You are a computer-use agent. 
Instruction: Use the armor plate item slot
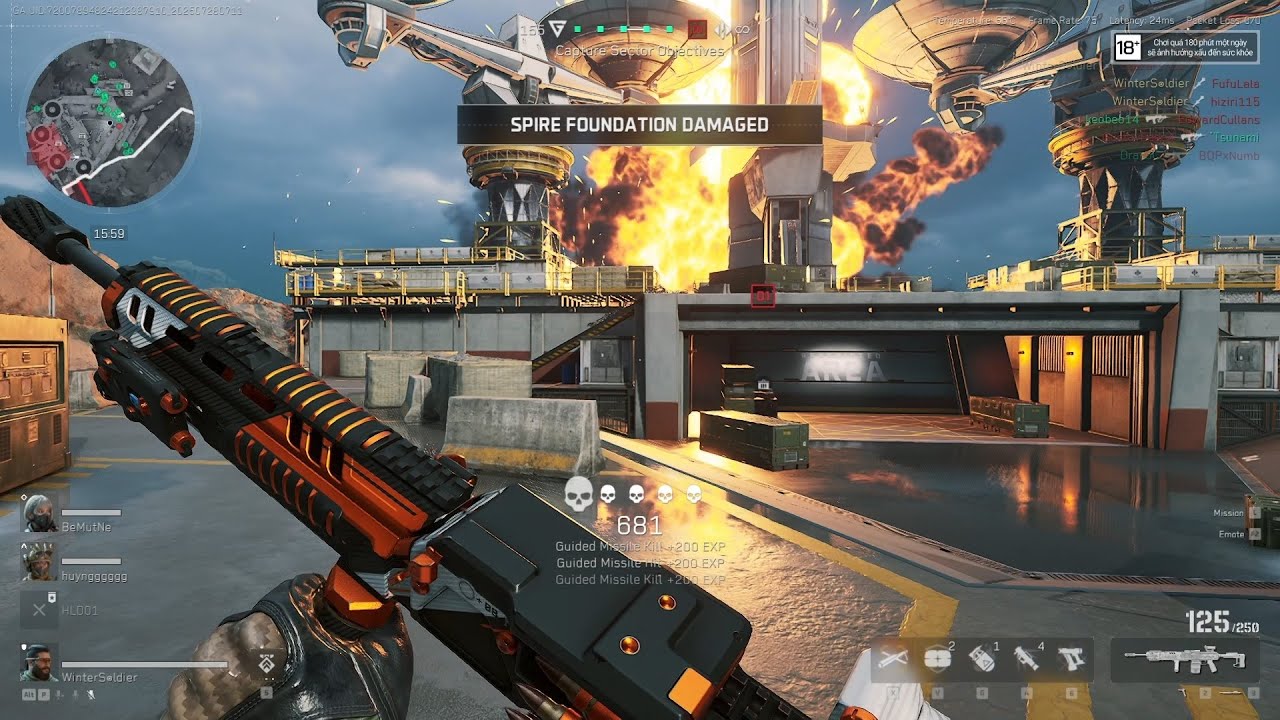point(938,659)
